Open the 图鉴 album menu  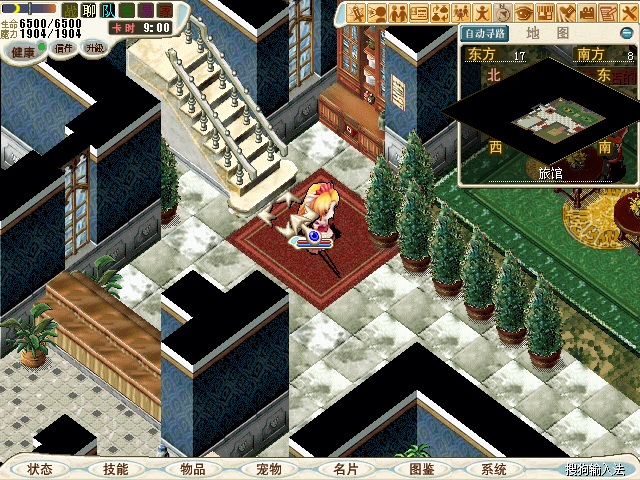pos(420,468)
